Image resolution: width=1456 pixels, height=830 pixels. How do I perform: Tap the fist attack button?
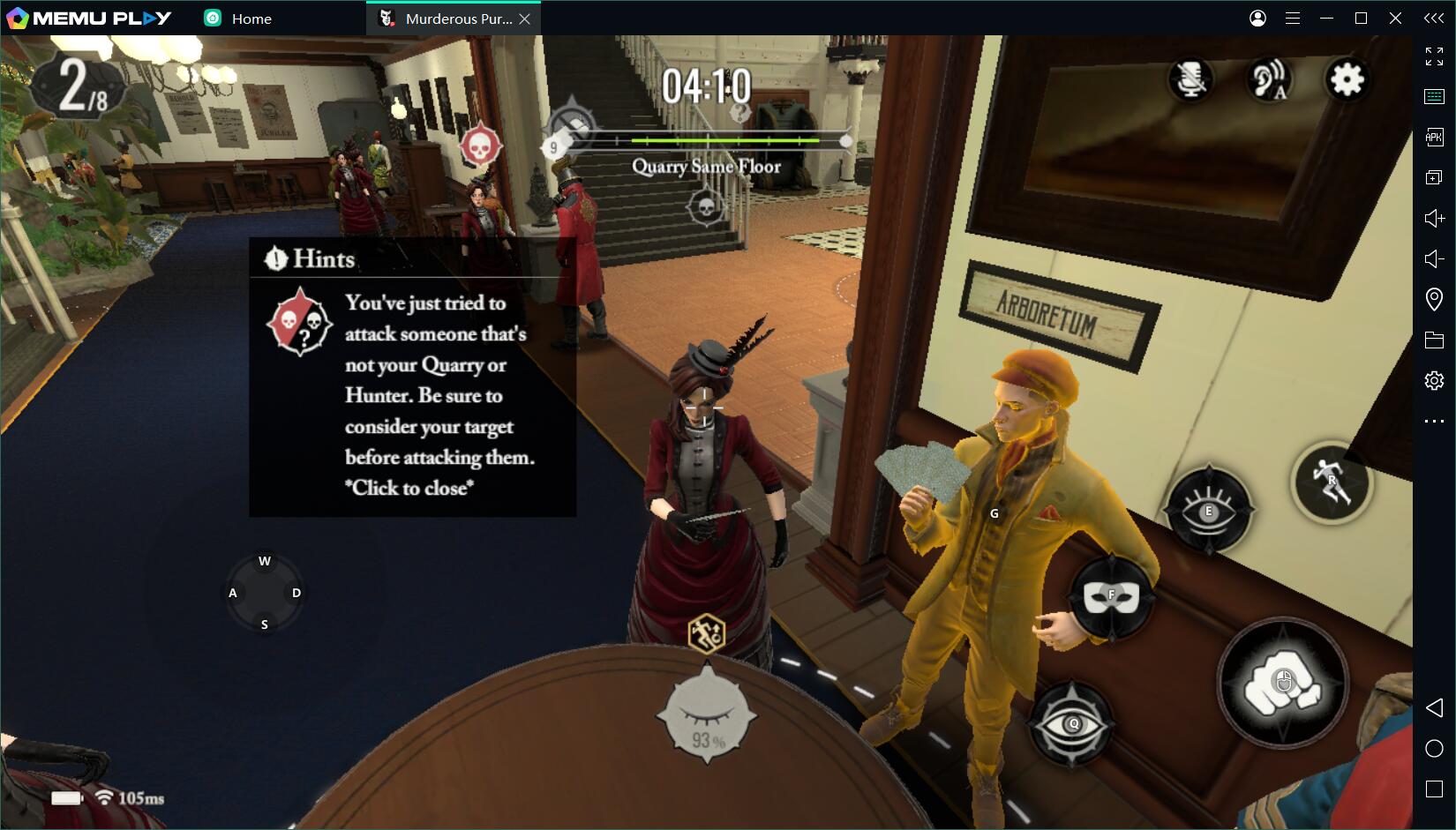1282,684
